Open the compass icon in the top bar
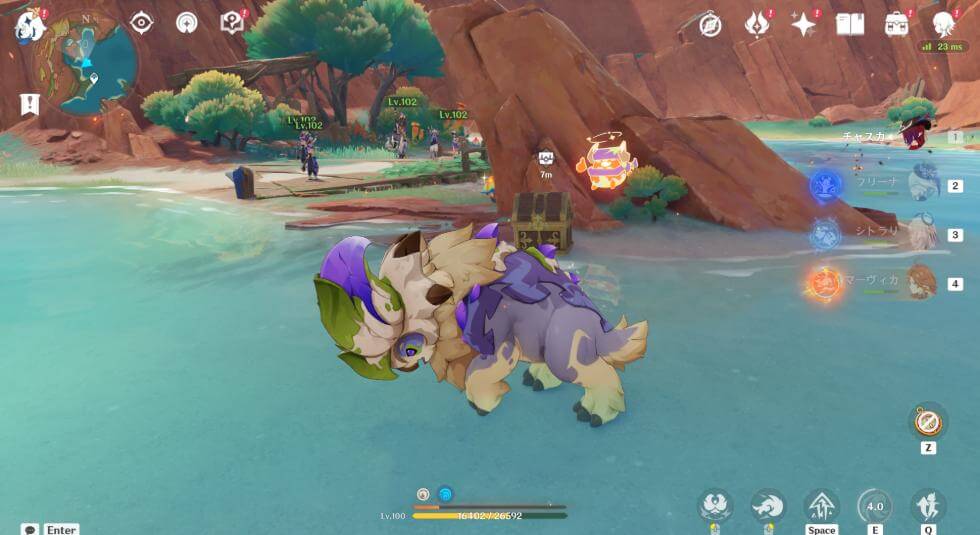The height and width of the screenshot is (535, 980). [711, 24]
